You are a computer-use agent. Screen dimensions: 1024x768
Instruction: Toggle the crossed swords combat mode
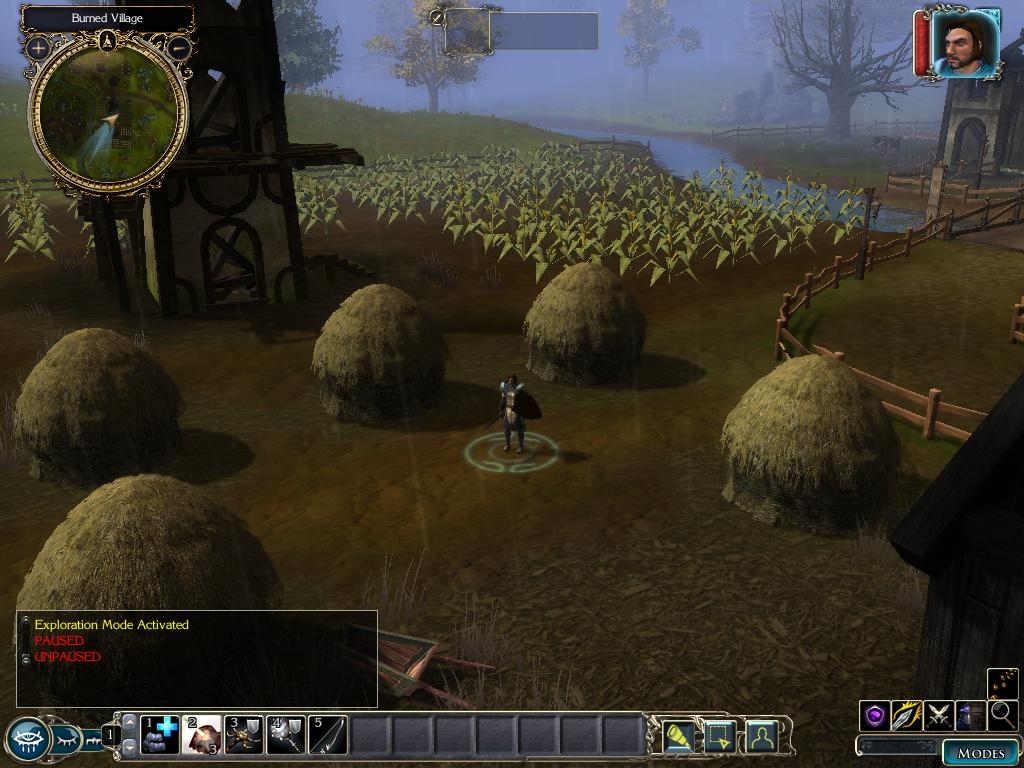[939, 715]
